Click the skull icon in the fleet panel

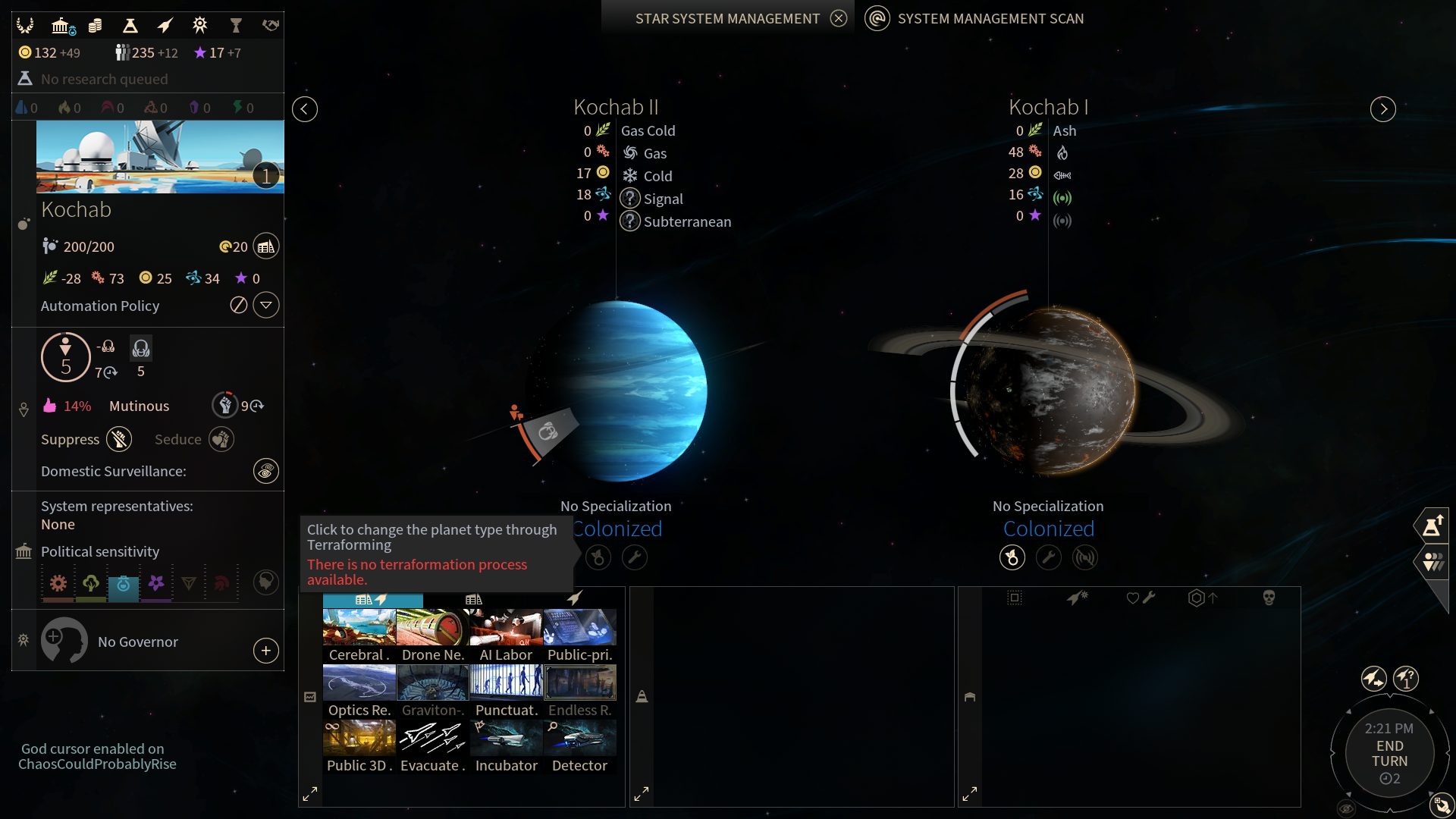click(x=1269, y=597)
